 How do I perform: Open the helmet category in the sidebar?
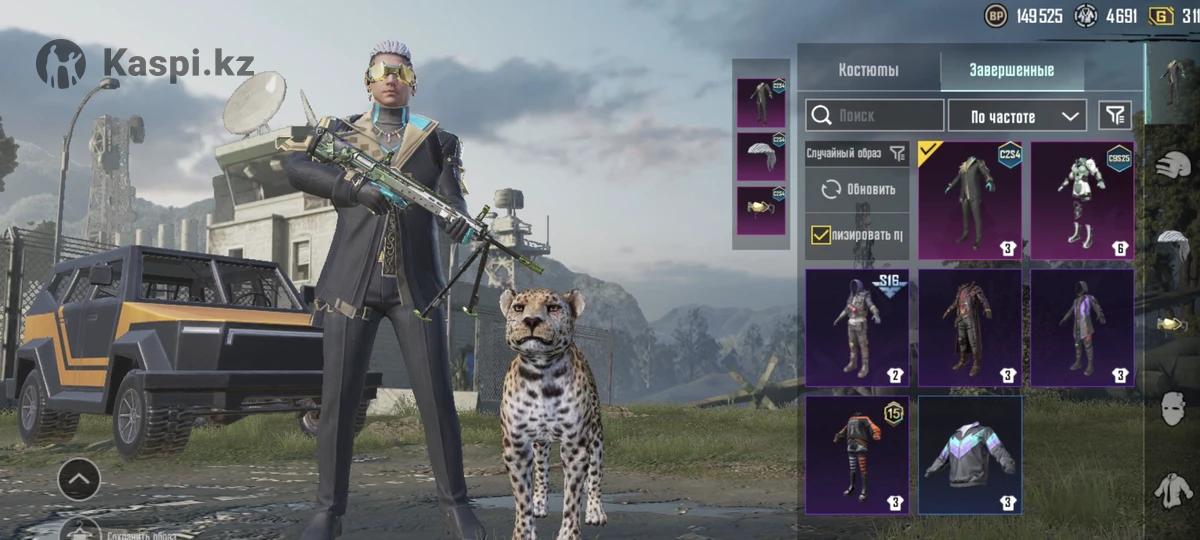[x=1170, y=166]
